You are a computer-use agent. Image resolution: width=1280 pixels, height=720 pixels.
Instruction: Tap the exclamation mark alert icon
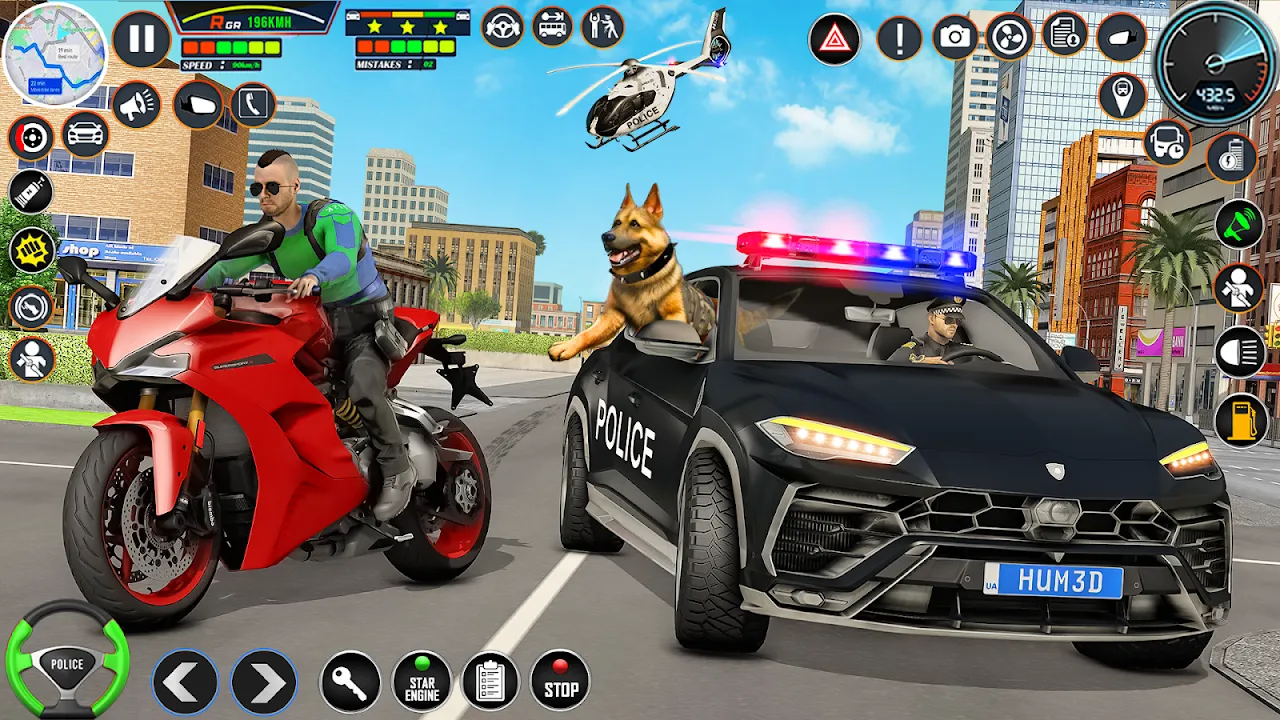click(x=899, y=39)
